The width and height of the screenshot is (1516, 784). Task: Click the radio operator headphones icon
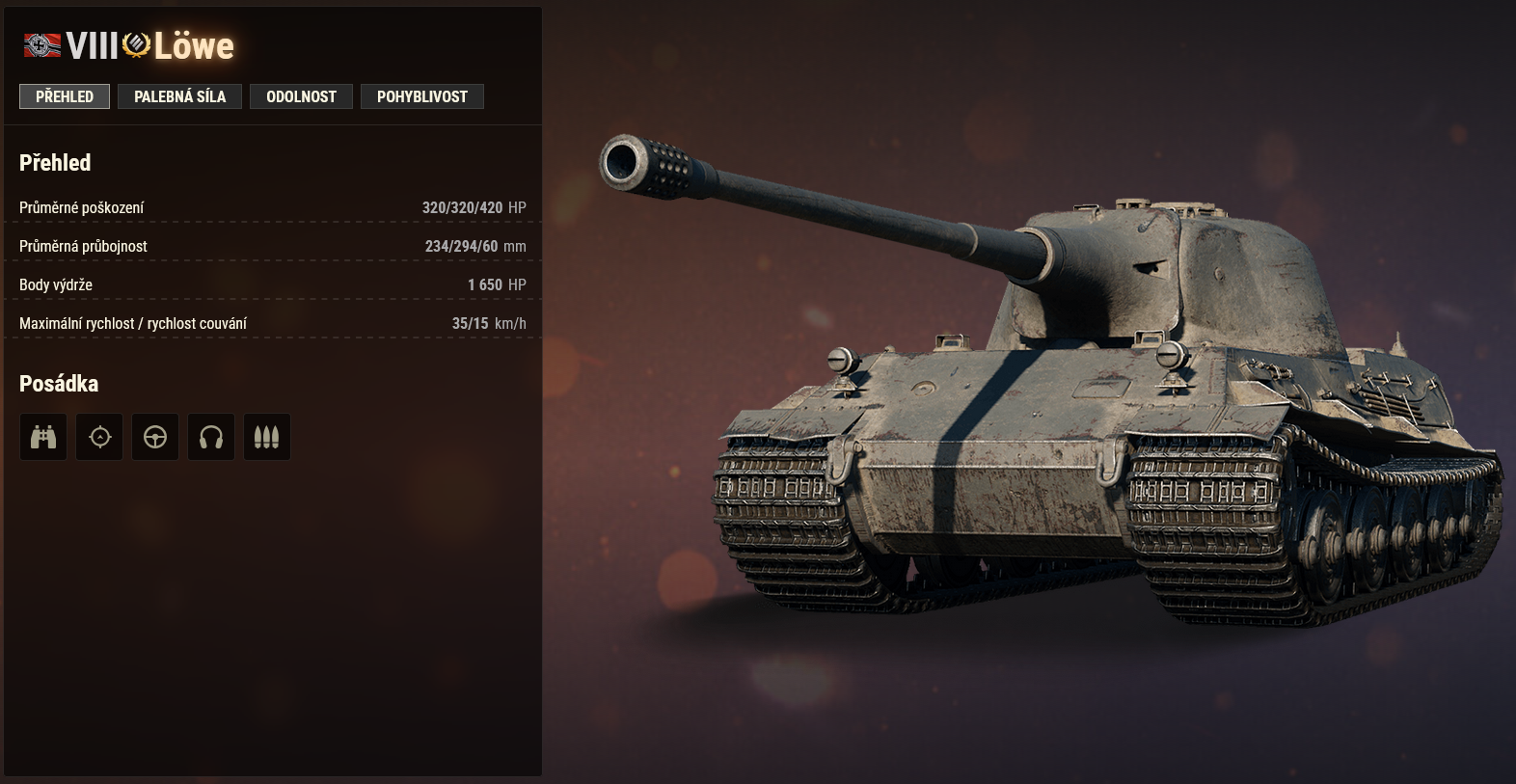pos(211,436)
